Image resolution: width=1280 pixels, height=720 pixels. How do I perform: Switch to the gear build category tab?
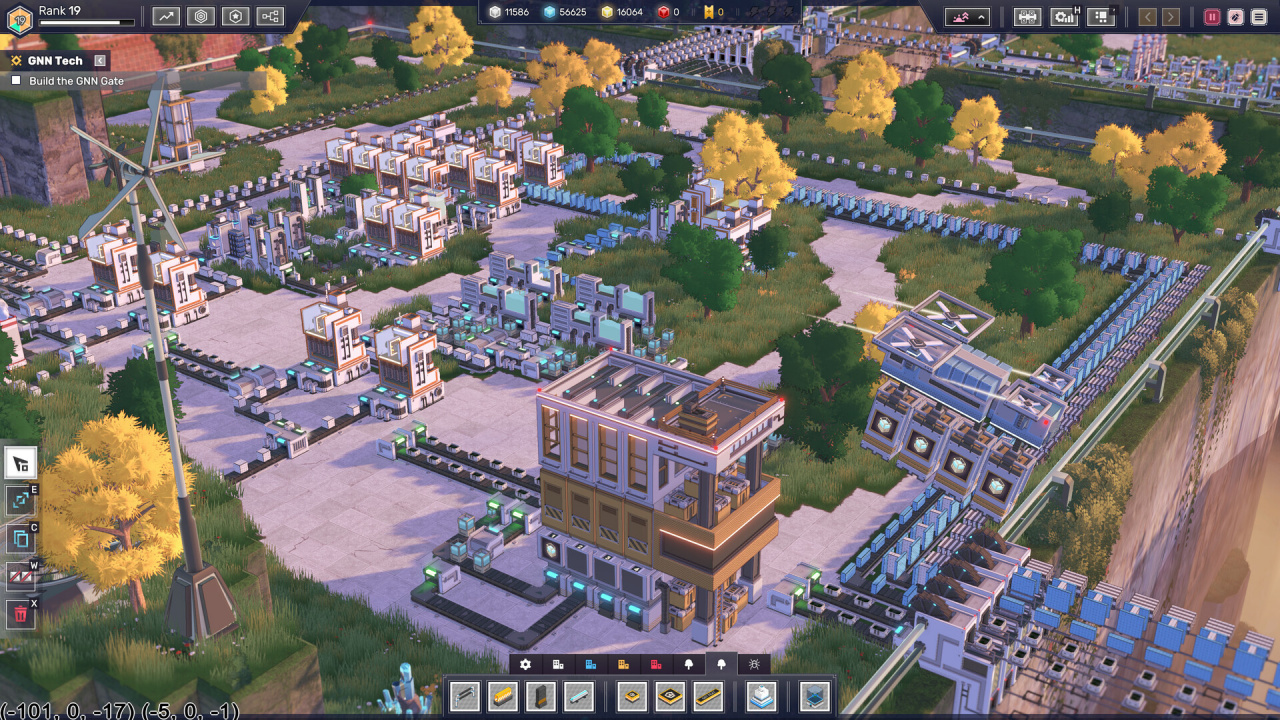pos(525,664)
